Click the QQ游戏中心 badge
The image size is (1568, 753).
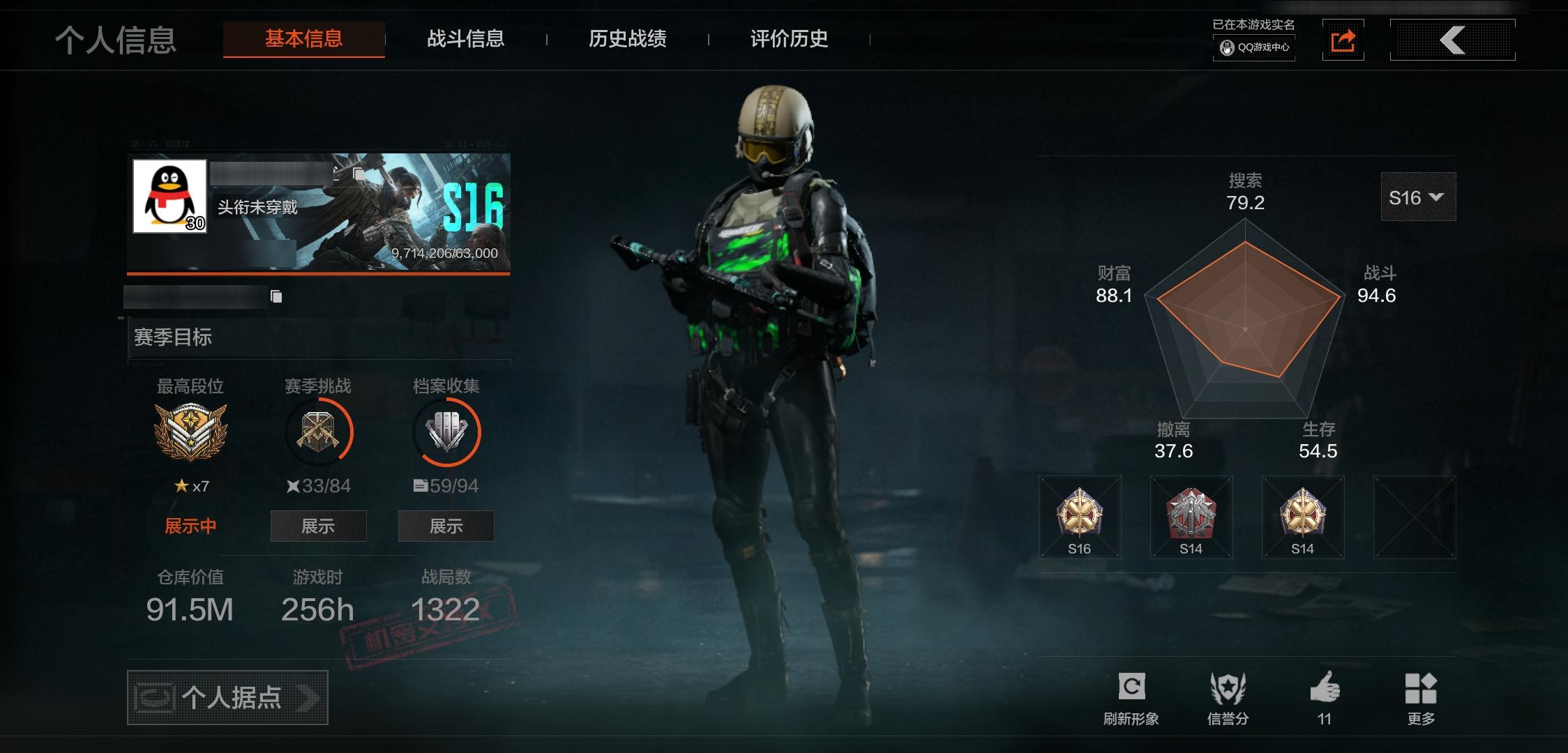[1255, 47]
